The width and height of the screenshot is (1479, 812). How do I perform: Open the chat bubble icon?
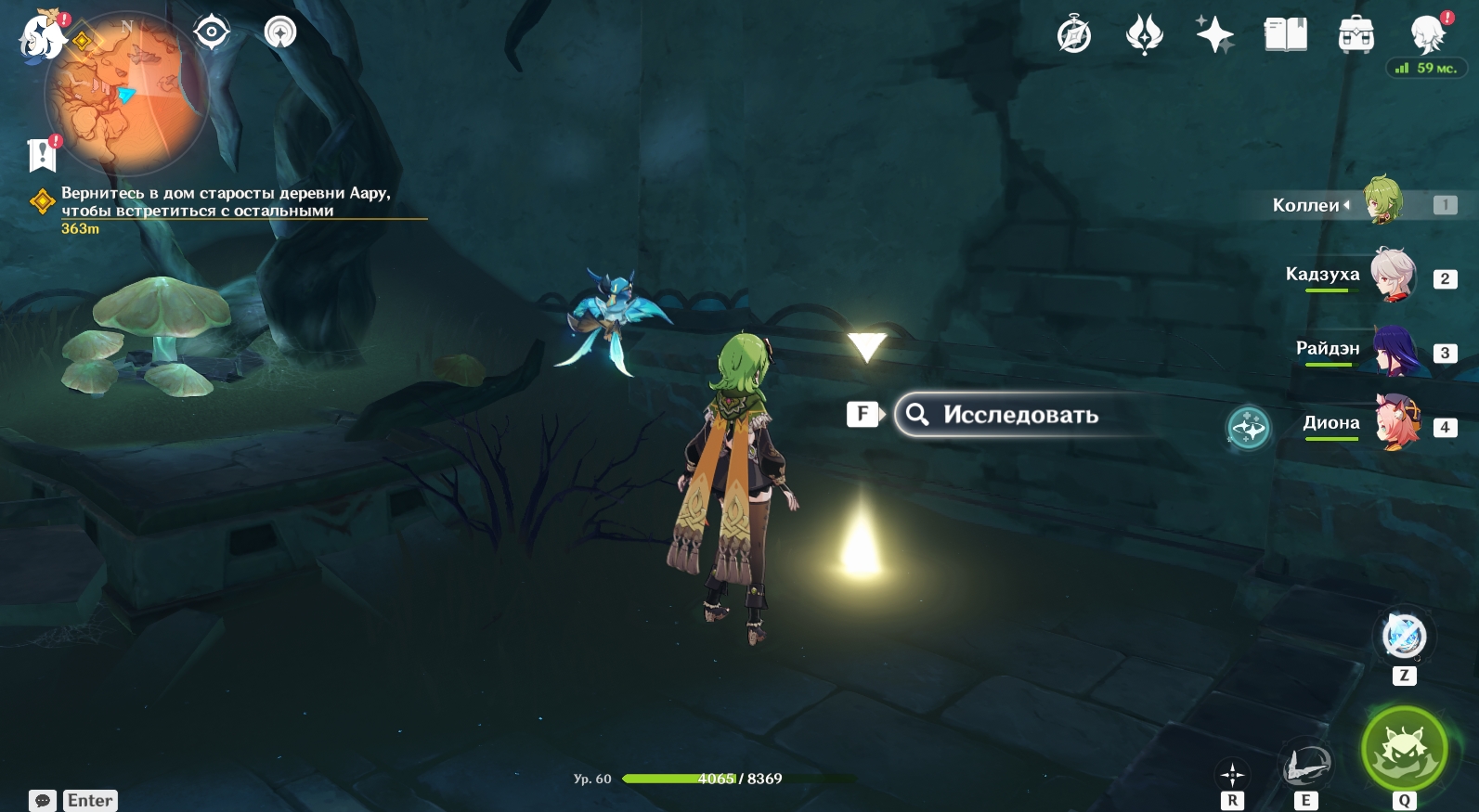point(43,800)
